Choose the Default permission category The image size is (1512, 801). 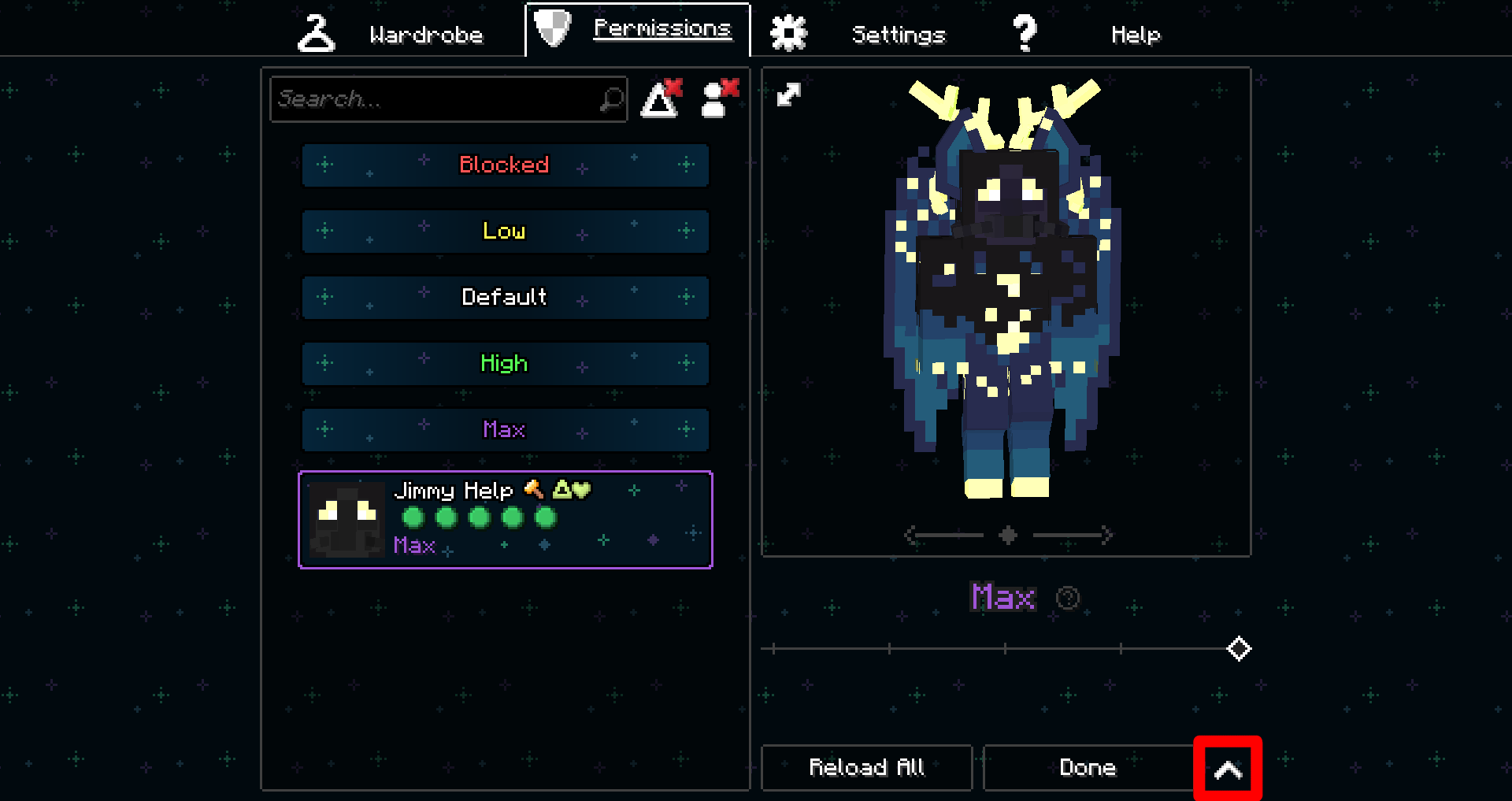pos(505,298)
